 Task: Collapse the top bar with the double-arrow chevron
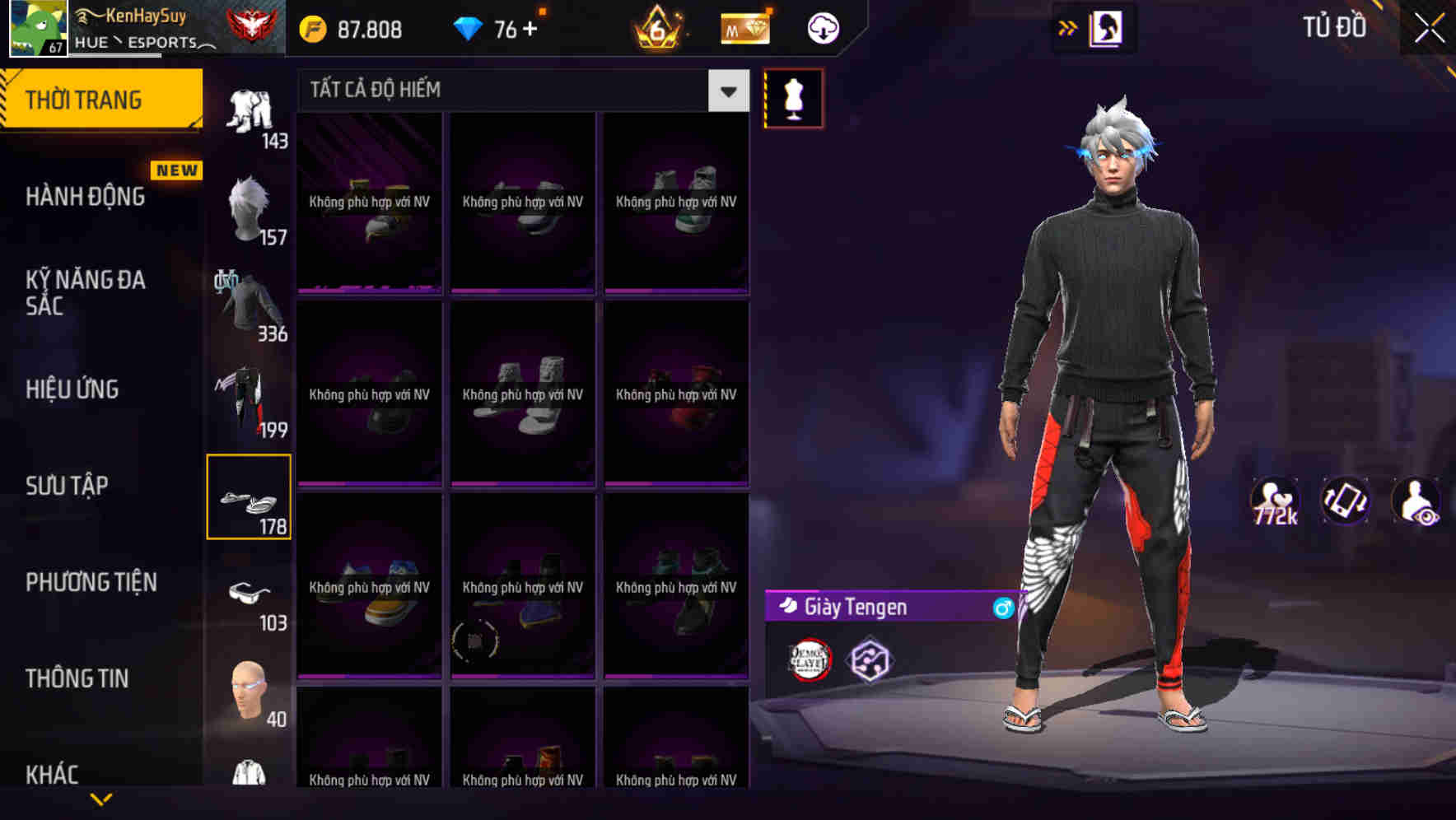coord(1068,27)
